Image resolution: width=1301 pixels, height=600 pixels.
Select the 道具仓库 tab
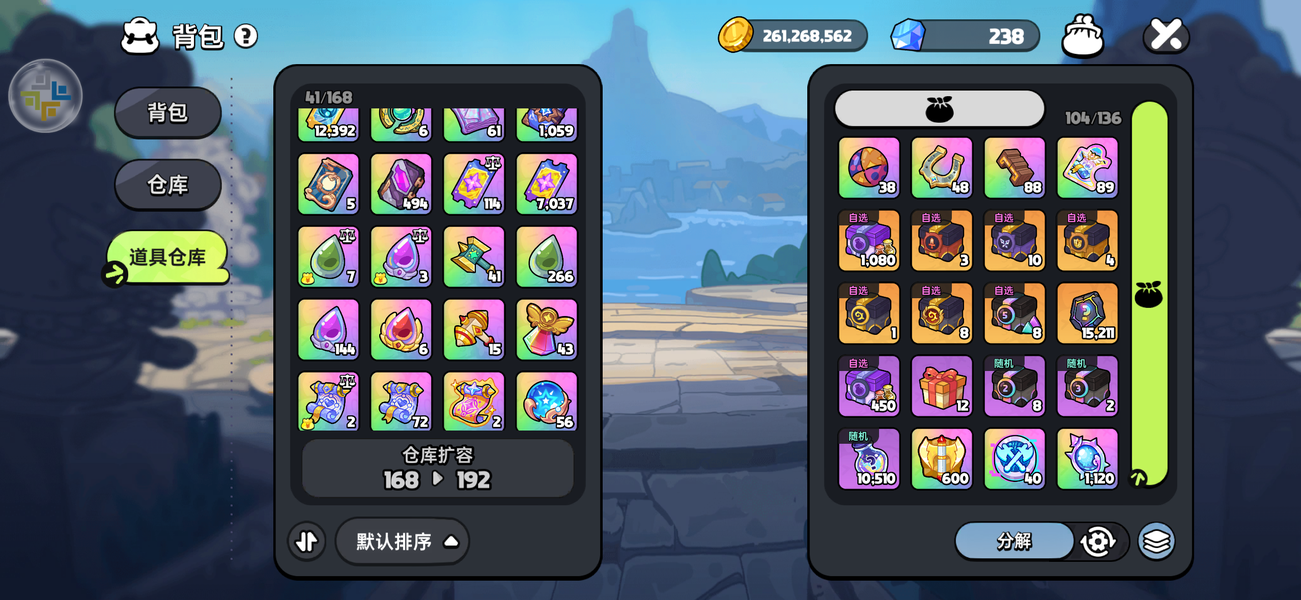pyautogui.click(x=168, y=257)
